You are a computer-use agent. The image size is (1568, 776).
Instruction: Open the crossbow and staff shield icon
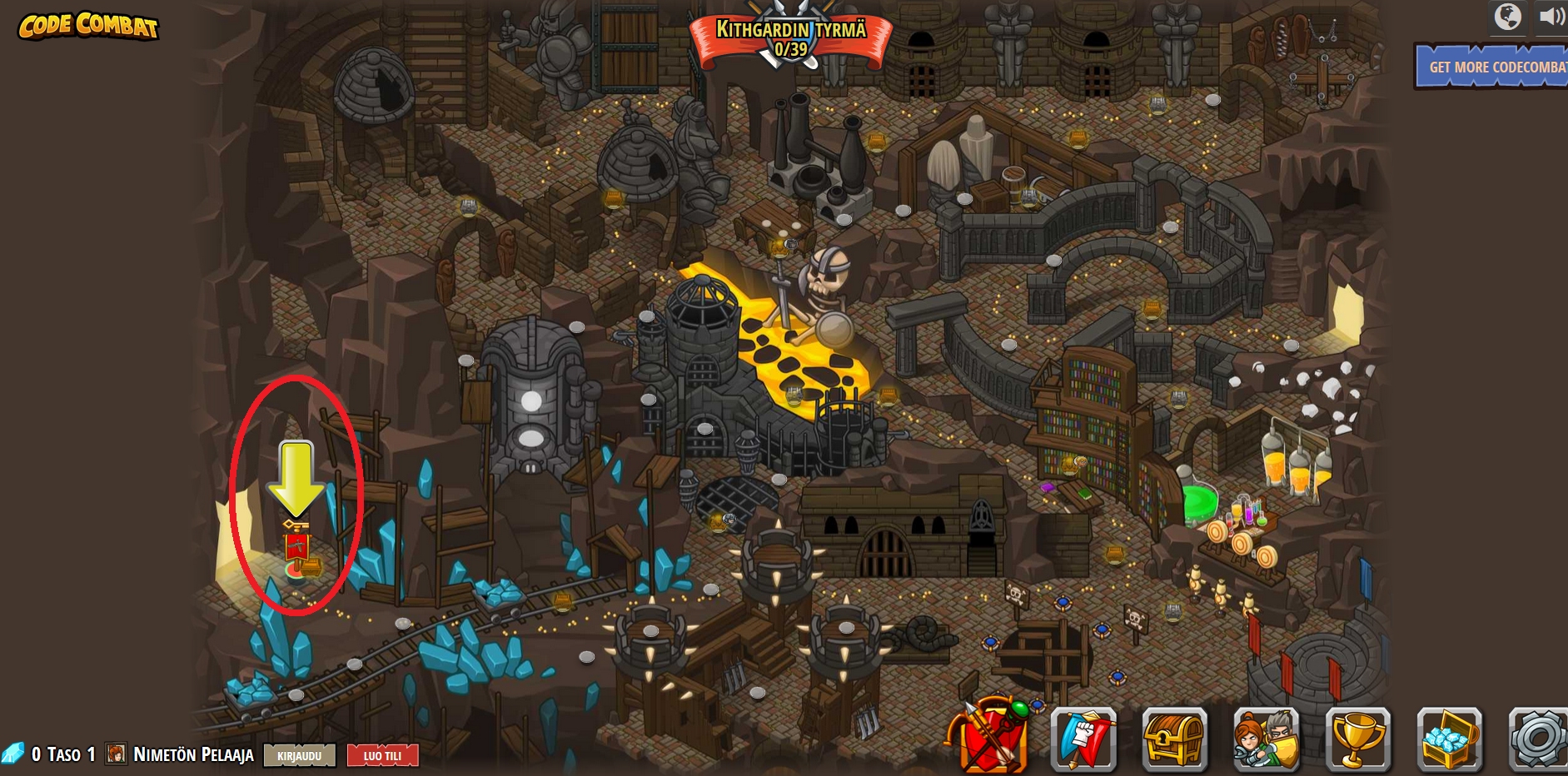click(x=991, y=737)
